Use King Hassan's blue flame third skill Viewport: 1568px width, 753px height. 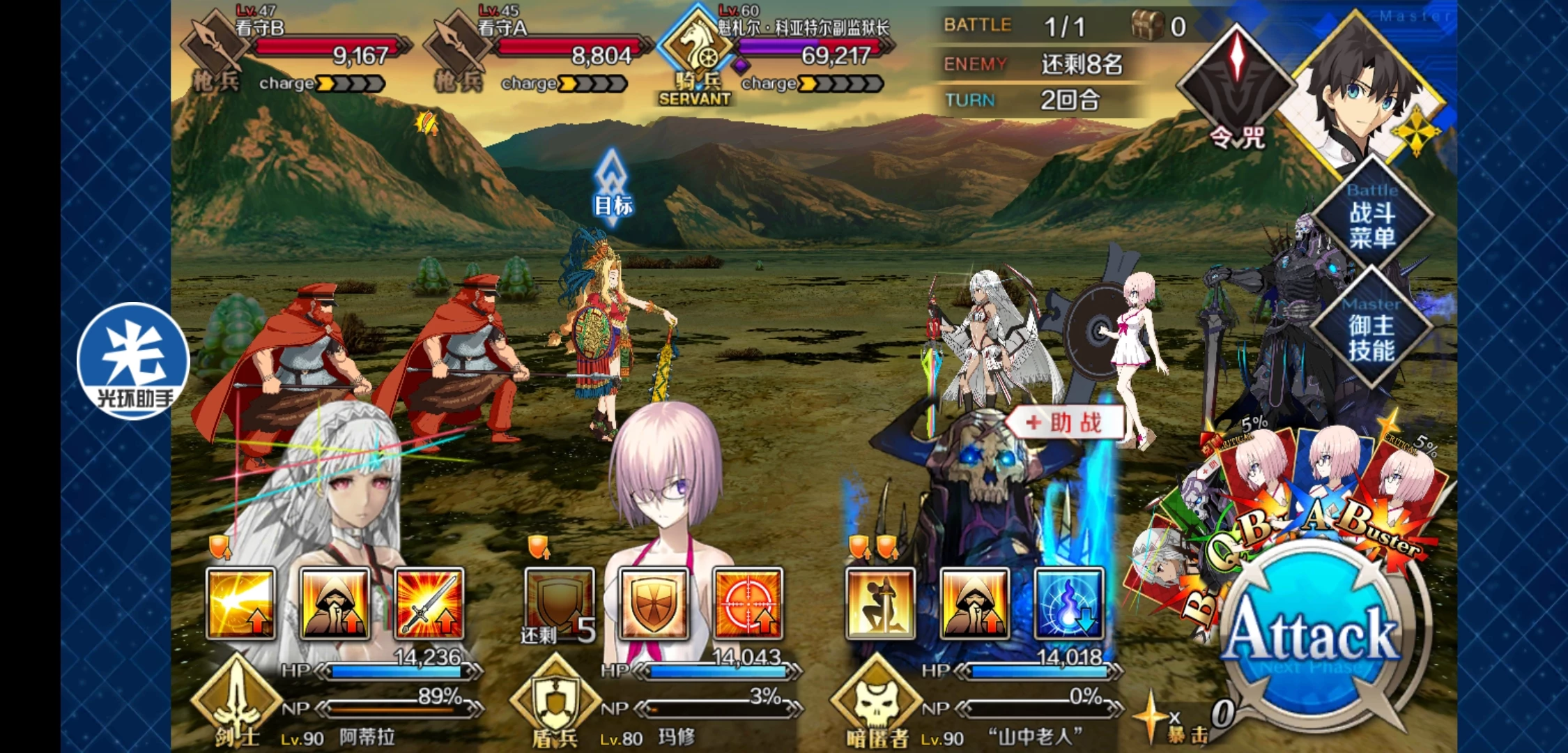(1068, 604)
